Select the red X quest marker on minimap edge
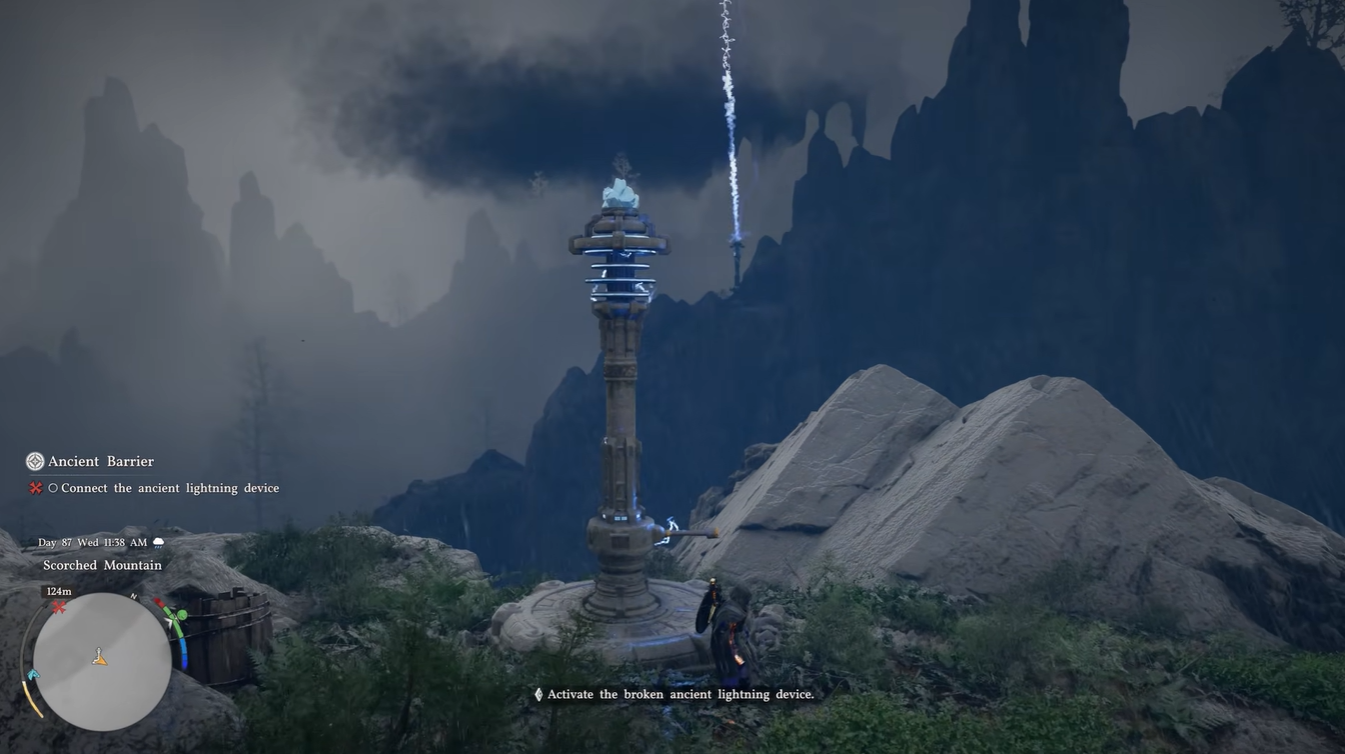 coord(59,607)
